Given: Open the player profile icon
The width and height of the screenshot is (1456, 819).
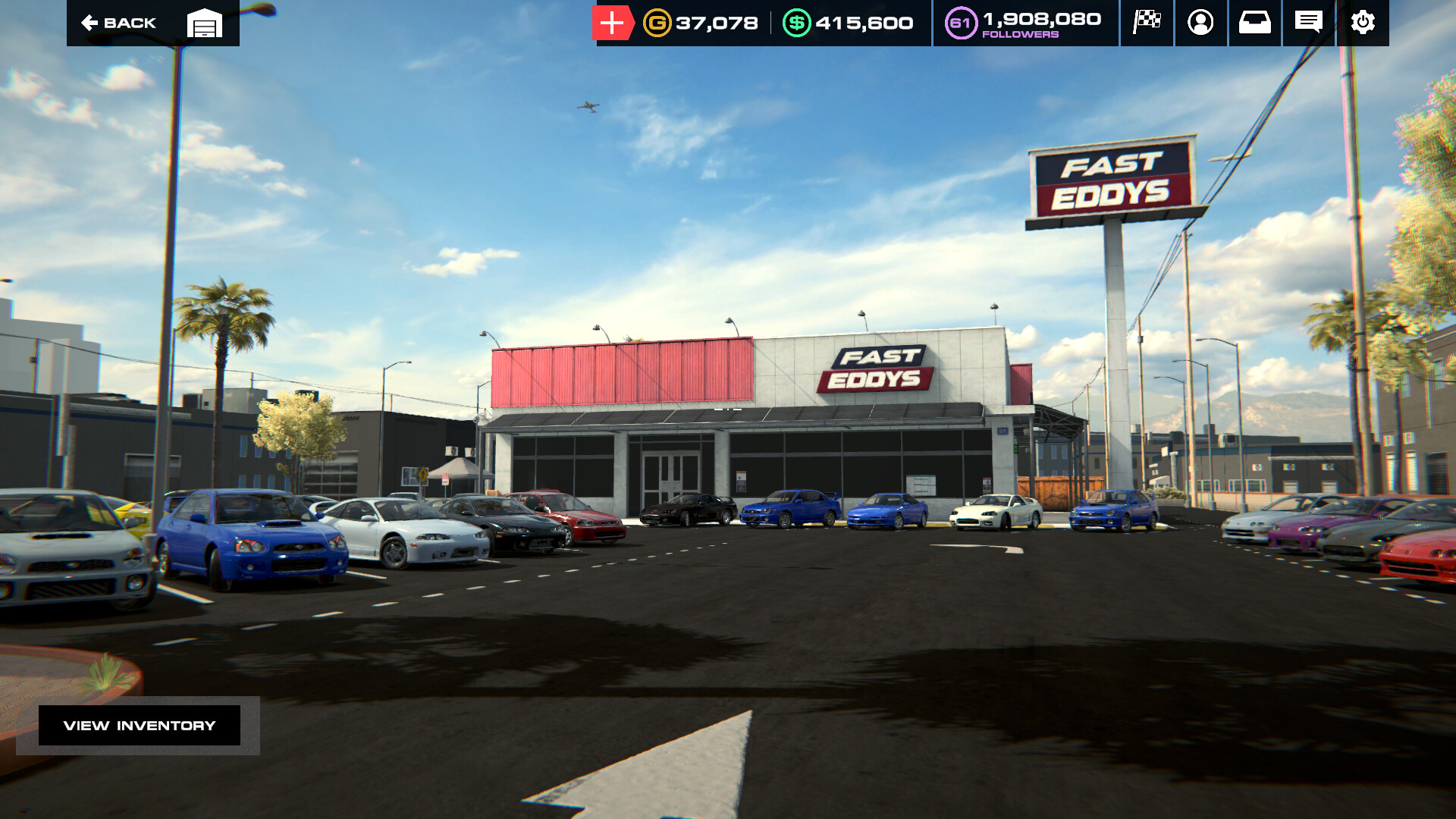Looking at the screenshot, I should 1200,23.
